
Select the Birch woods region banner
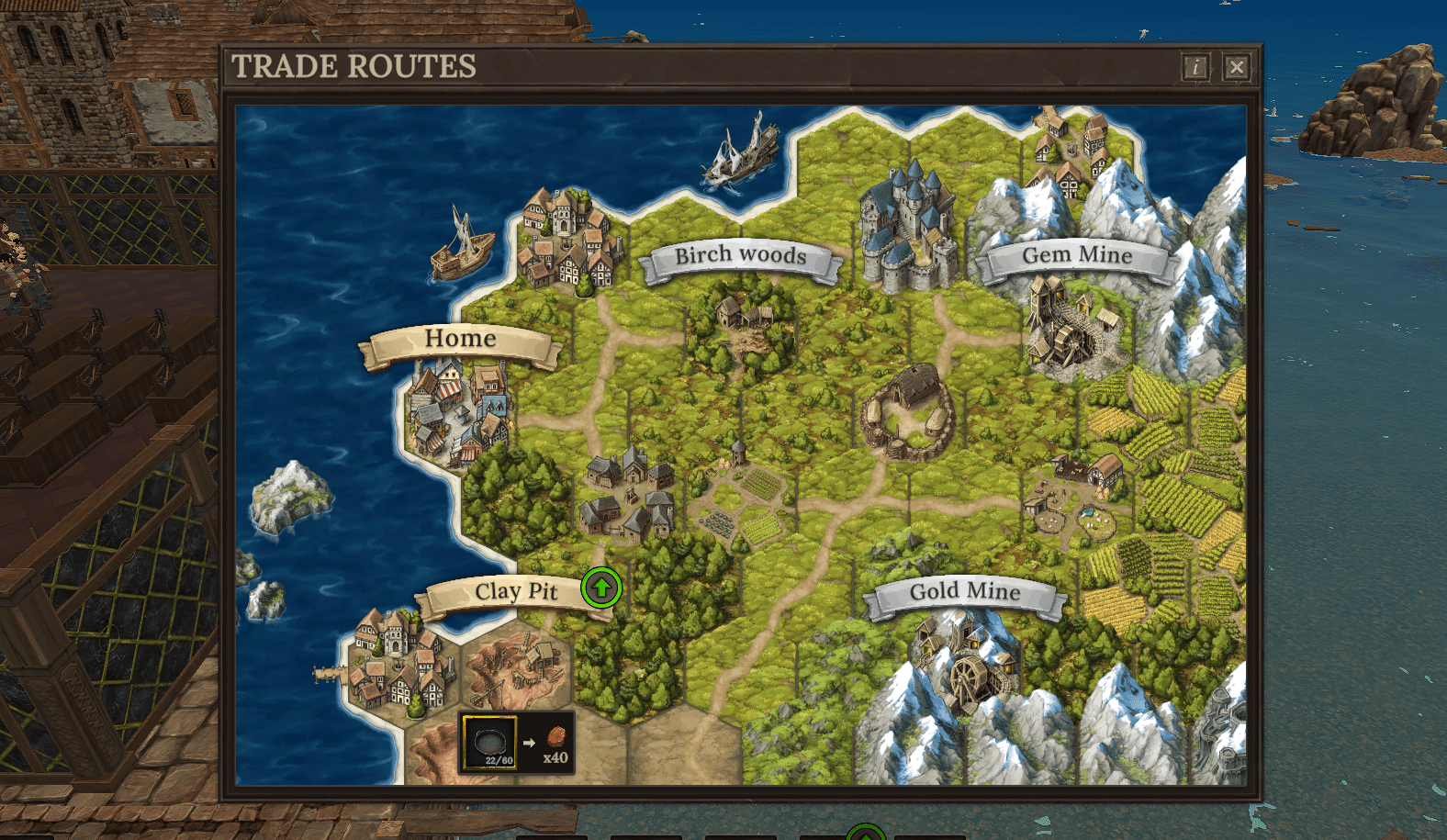[740, 255]
